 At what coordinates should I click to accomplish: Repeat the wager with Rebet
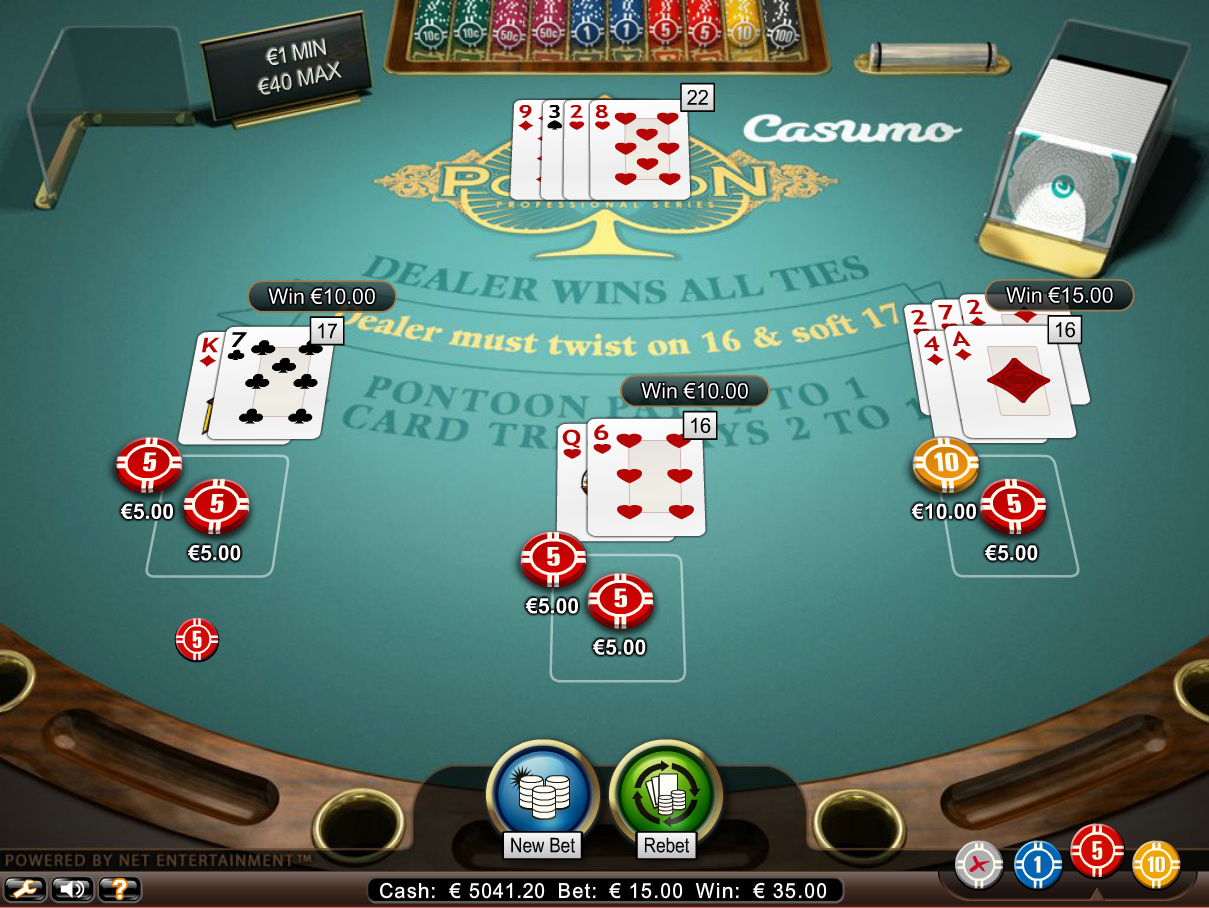point(666,797)
